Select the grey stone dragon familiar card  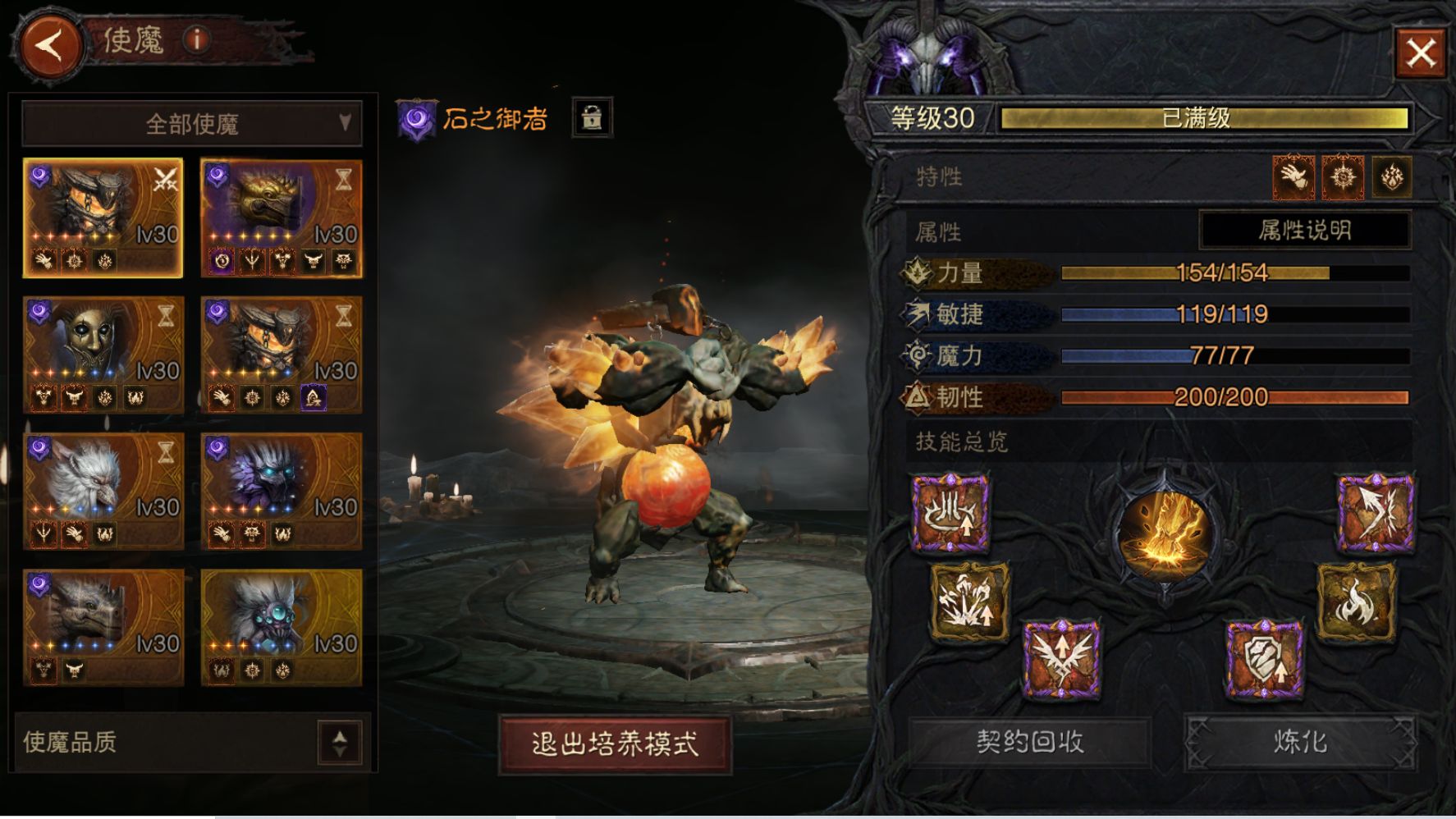pos(103,627)
